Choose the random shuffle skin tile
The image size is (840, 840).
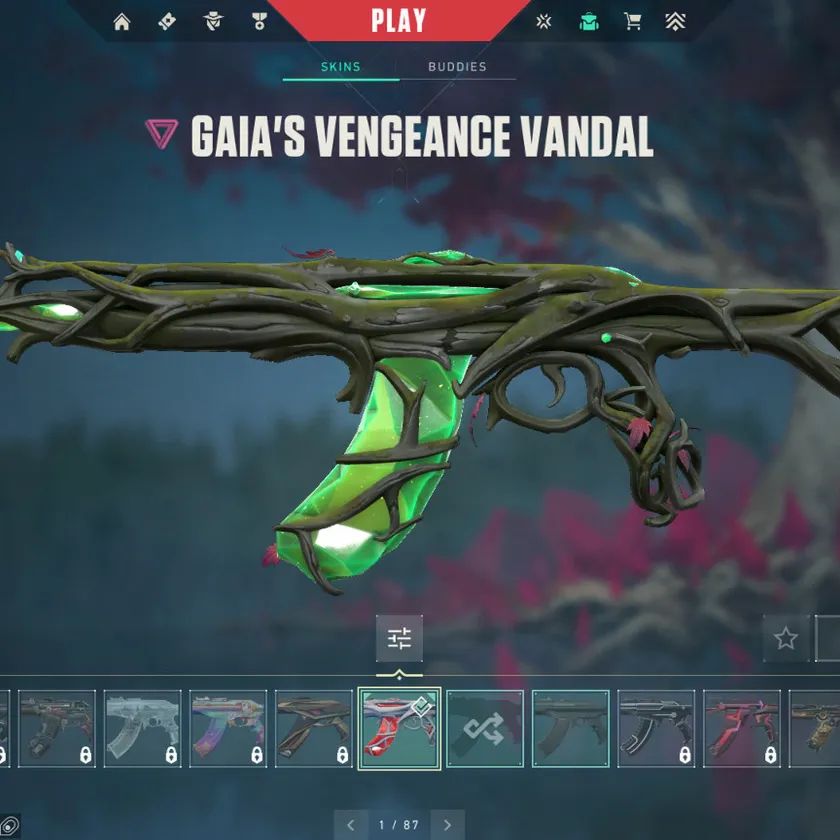click(485, 728)
